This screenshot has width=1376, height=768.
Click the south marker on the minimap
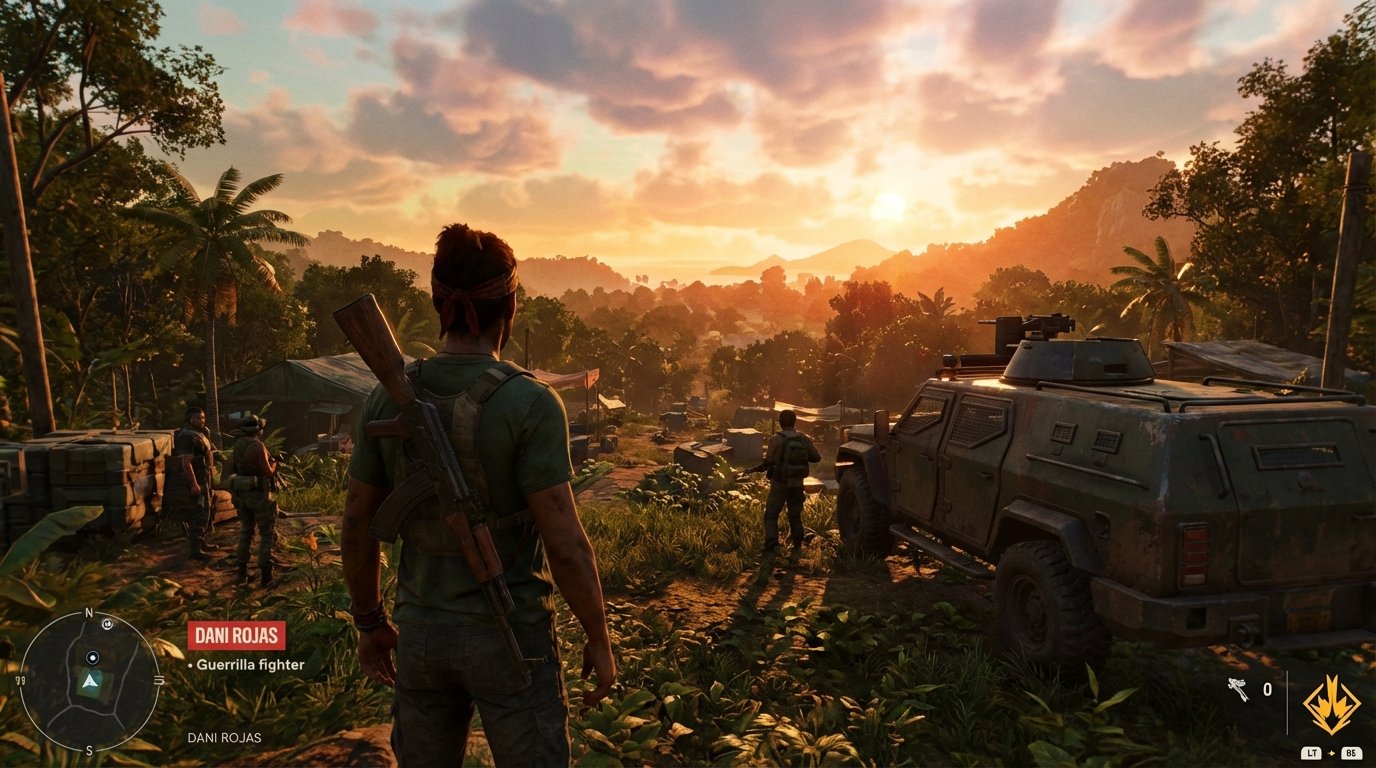point(89,749)
